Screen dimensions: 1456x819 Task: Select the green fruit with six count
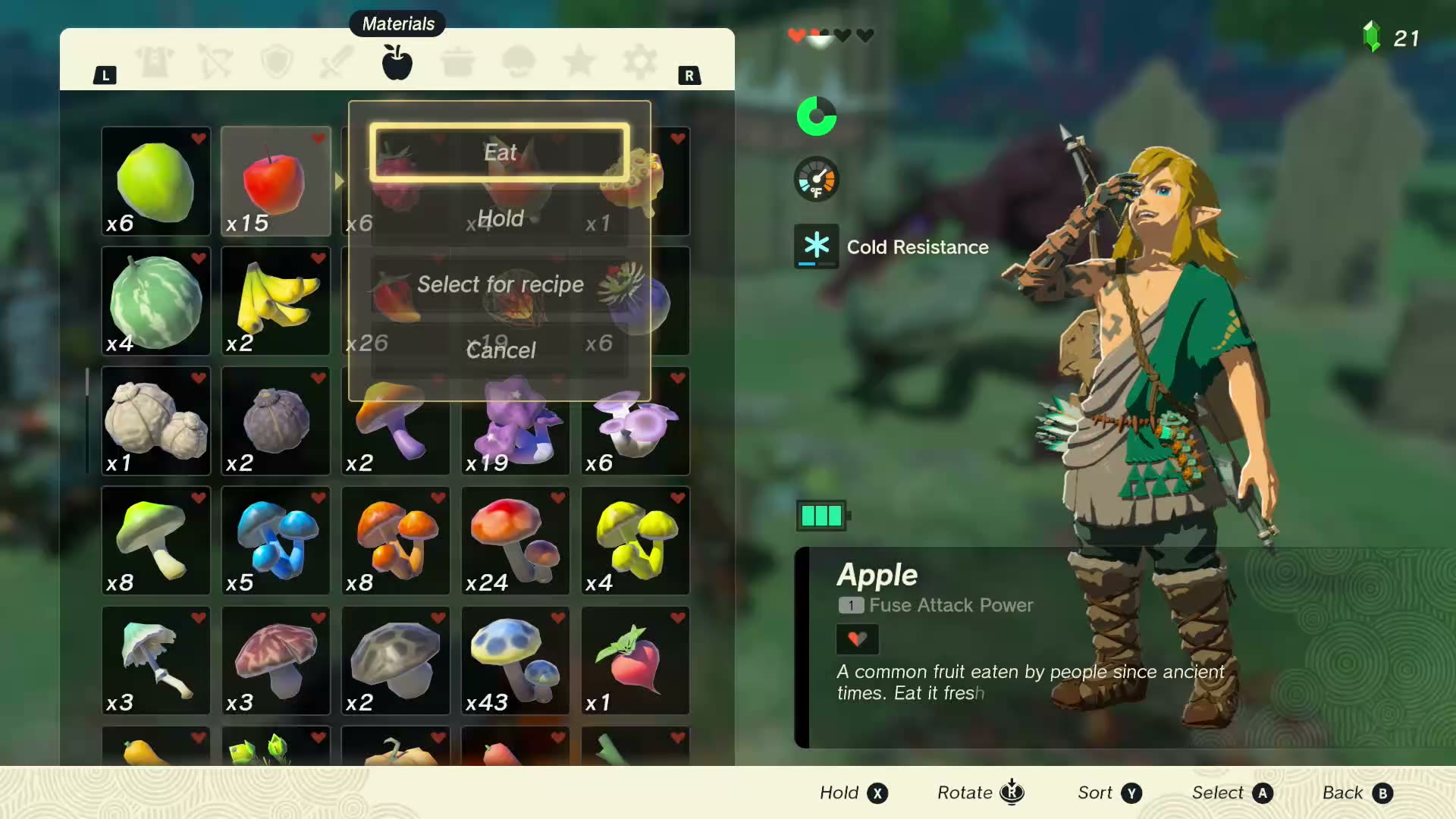click(x=155, y=181)
